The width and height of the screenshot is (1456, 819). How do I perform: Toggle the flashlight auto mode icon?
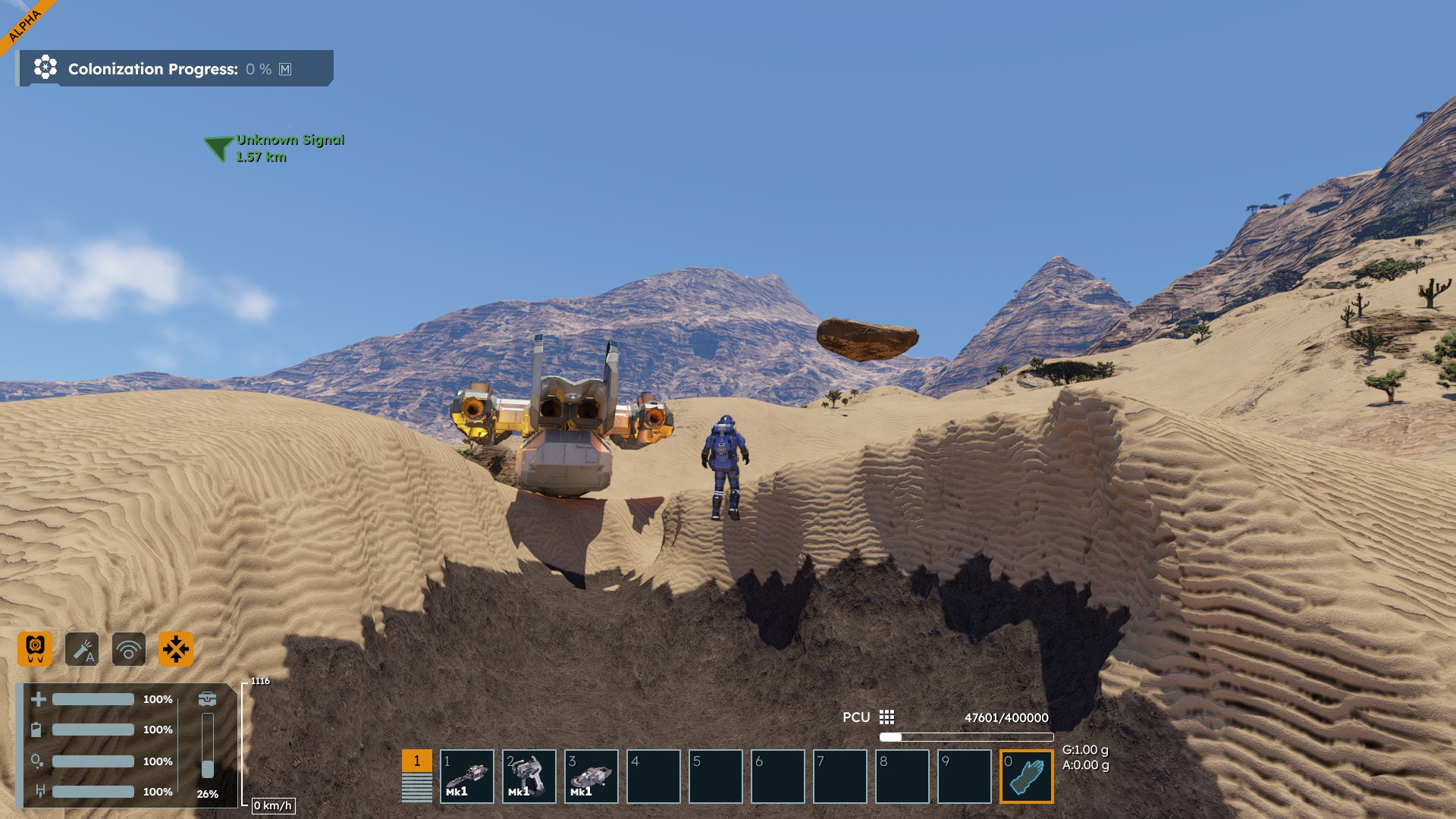(x=82, y=649)
